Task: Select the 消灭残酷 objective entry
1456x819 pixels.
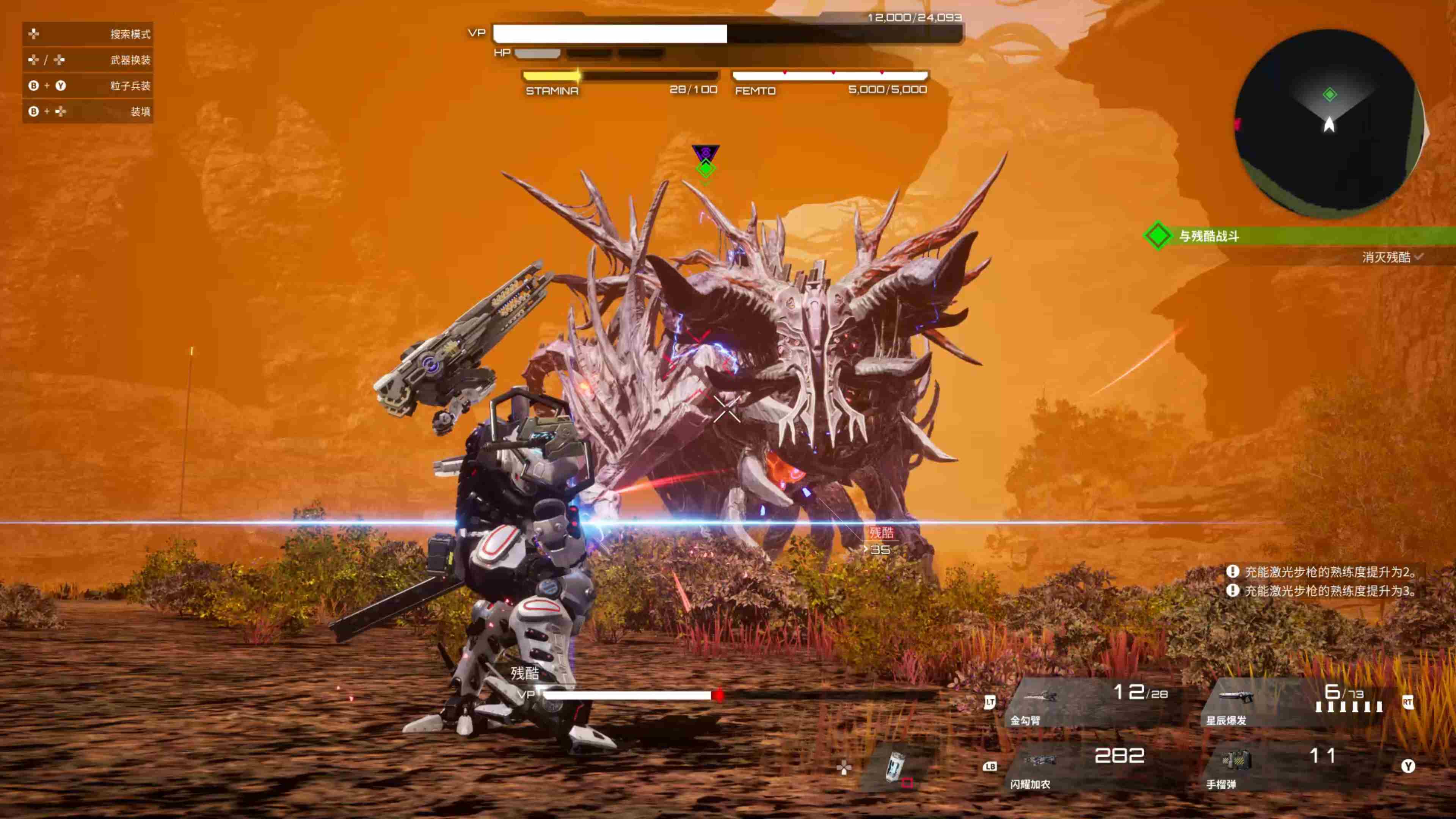Action: pyautogui.click(x=1386, y=257)
